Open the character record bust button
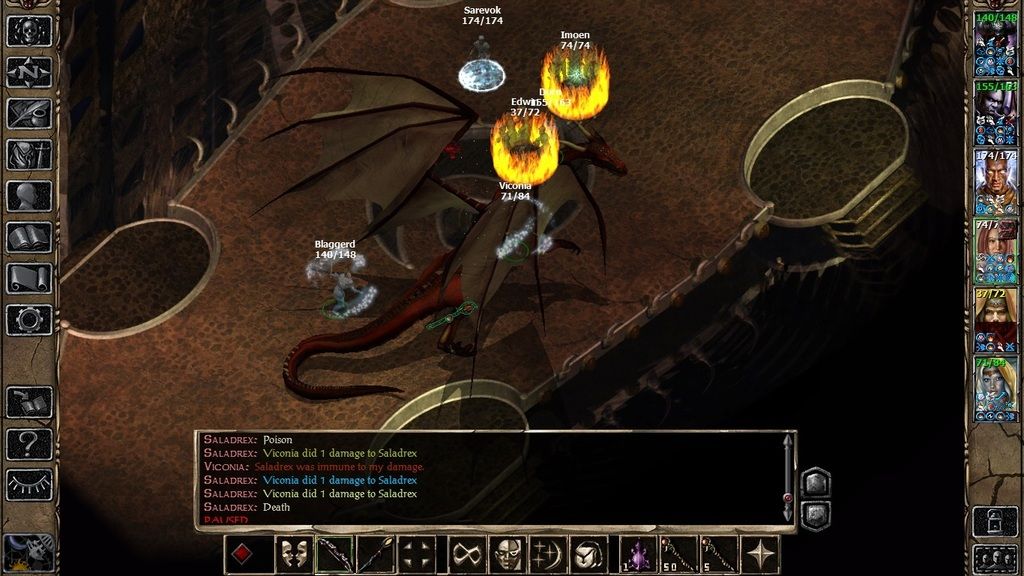The image size is (1024, 576). pos(29,196)
